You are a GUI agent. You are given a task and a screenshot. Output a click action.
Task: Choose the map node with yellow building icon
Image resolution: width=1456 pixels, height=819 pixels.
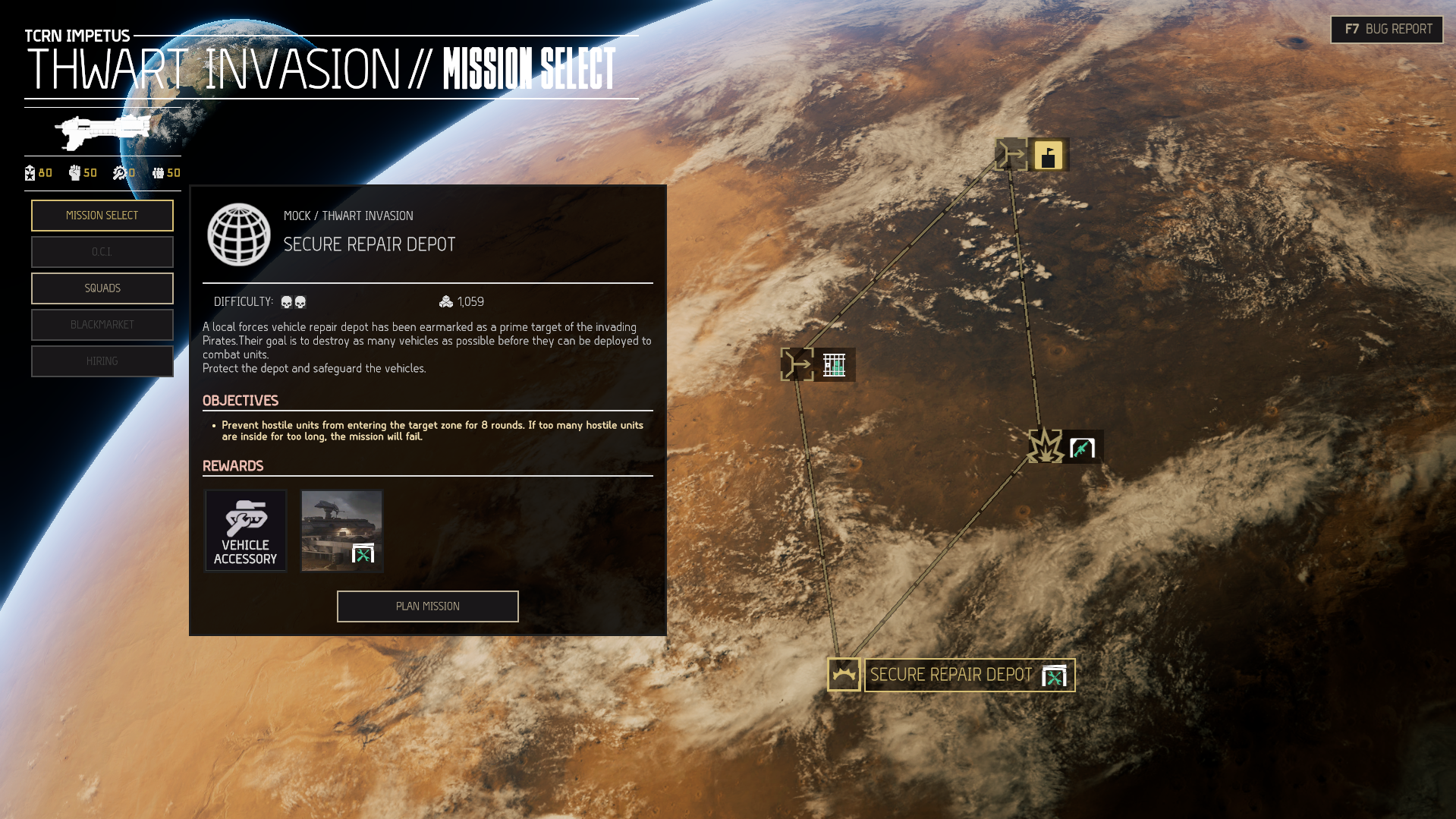coord(1032,155)
